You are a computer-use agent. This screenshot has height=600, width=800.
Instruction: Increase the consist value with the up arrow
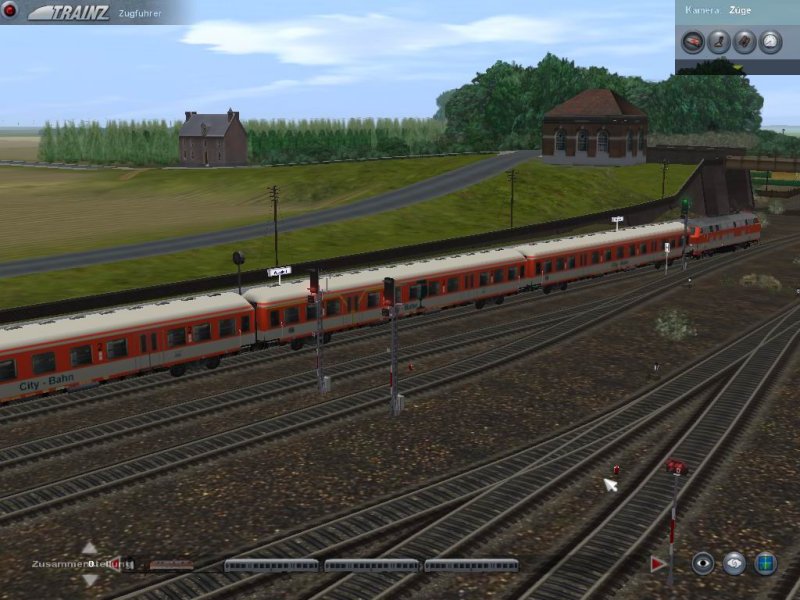tap(89, 548)
